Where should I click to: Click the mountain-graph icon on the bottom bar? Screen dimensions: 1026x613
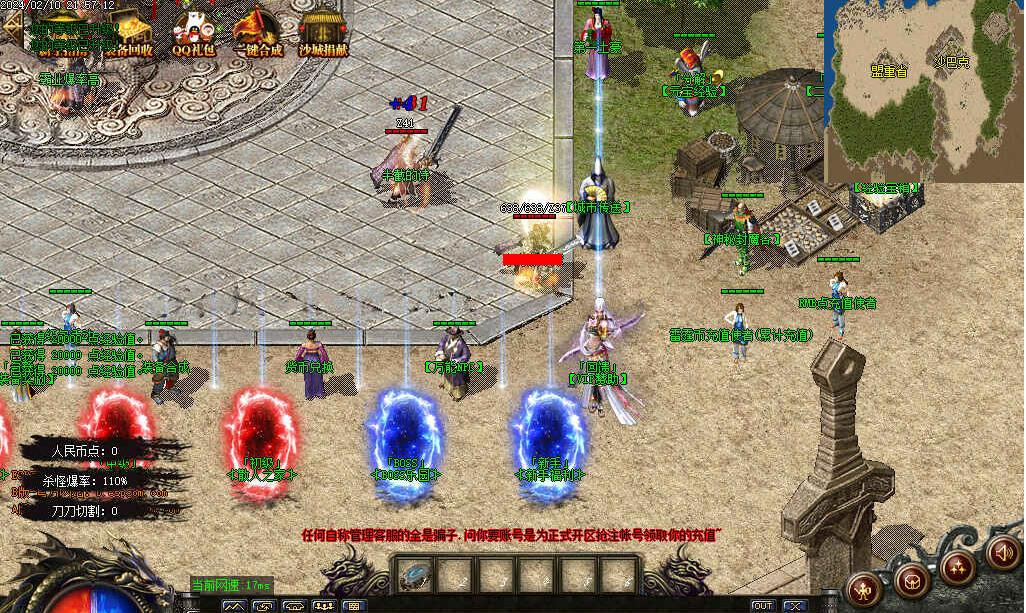[x=235, y=606]
